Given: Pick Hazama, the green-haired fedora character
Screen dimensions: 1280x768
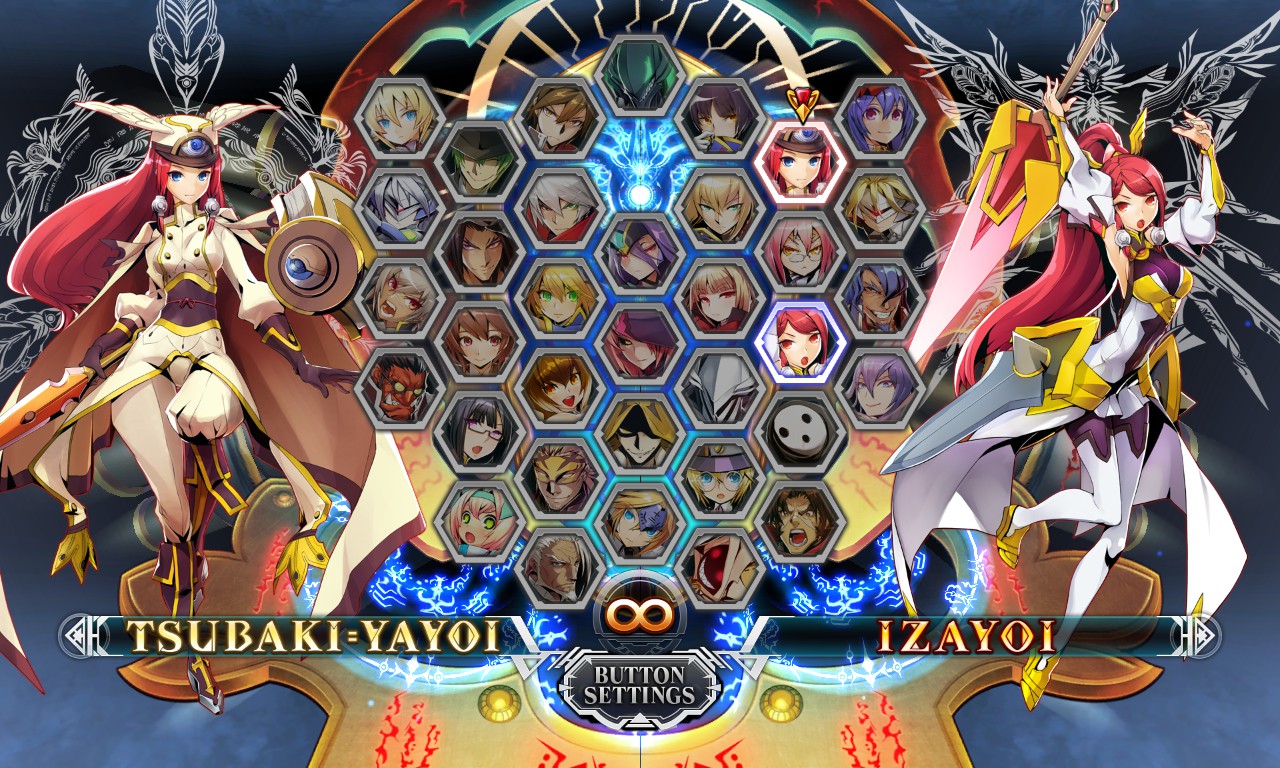Looking at the screenshot, I should (x=476, y=162).
